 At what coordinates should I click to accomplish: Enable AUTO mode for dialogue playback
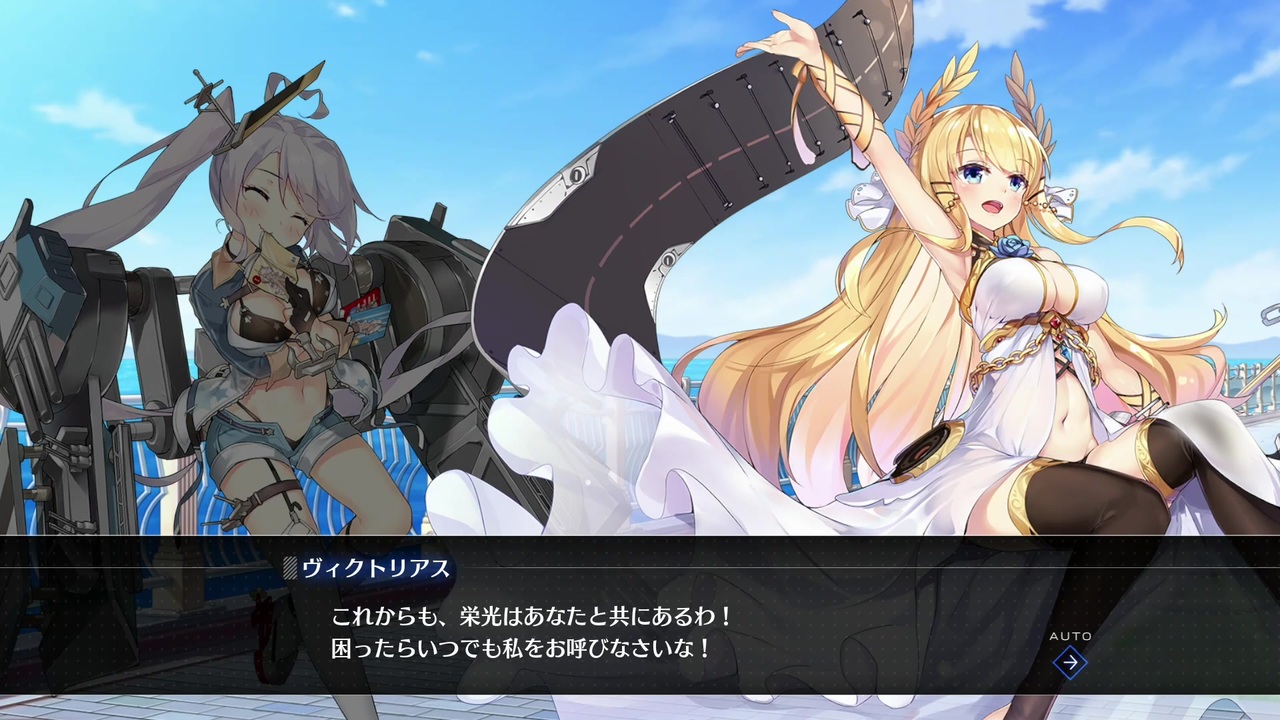(x=1073, y=636)
